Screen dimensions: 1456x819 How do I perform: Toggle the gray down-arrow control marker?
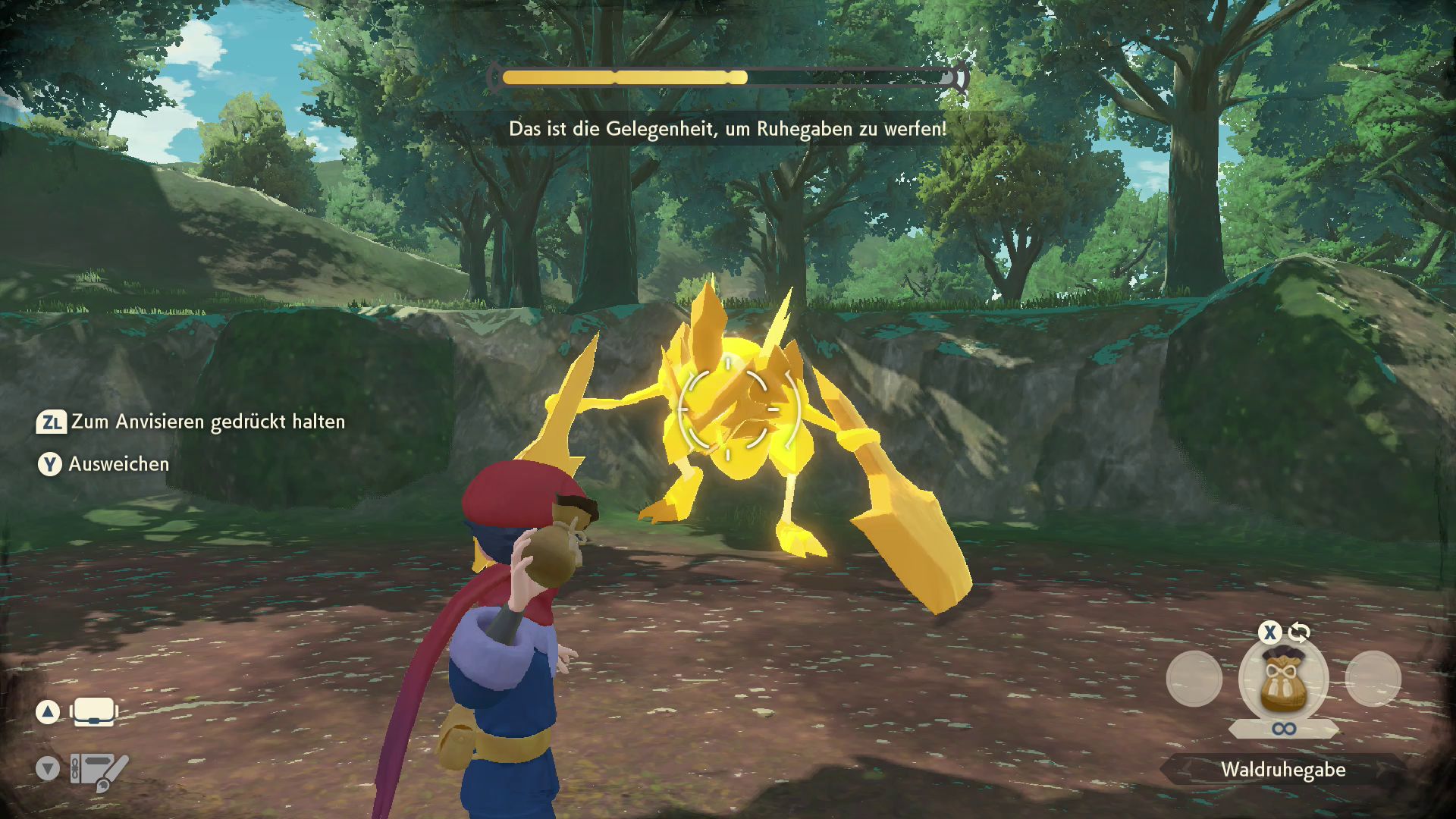pos(48,768)
